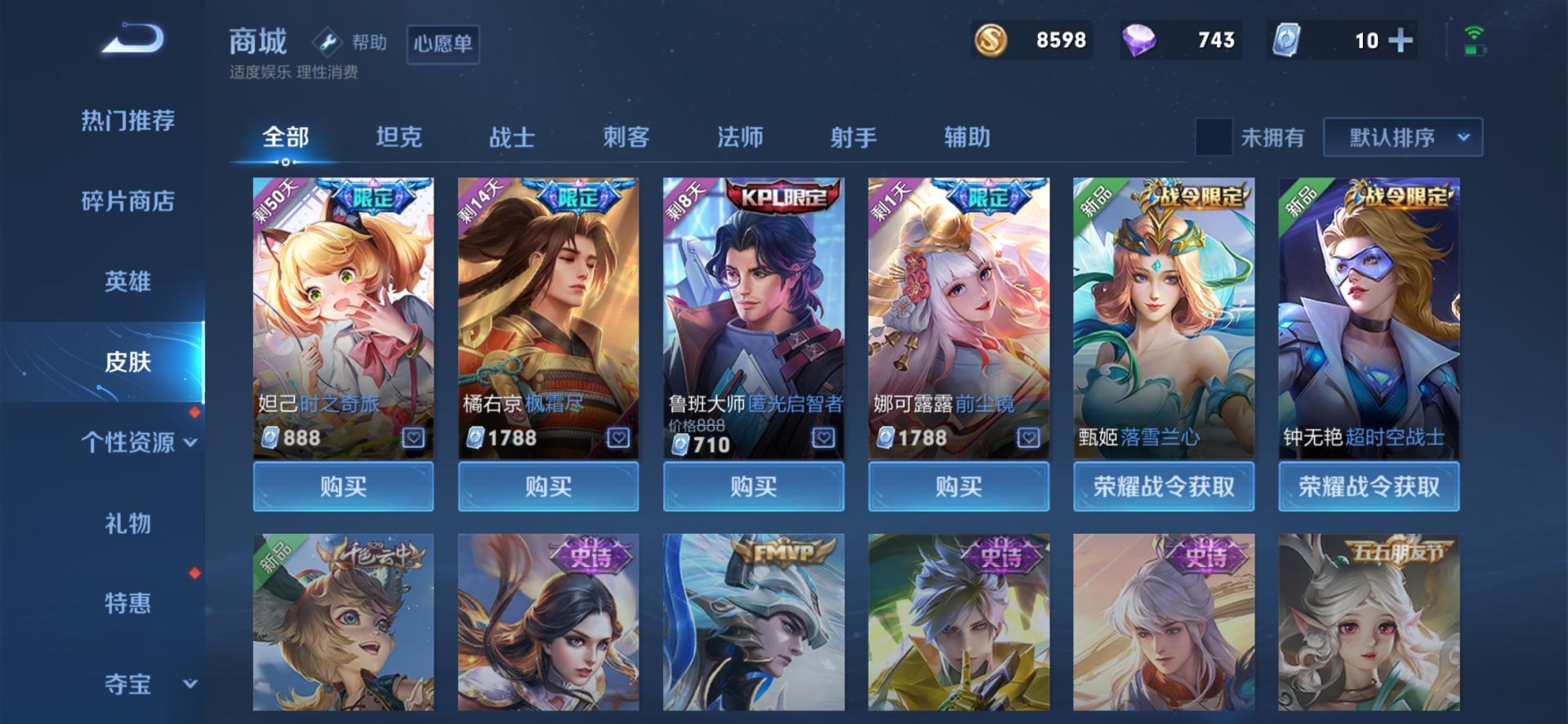Go back using the return arrow

(x=133, y=40)
